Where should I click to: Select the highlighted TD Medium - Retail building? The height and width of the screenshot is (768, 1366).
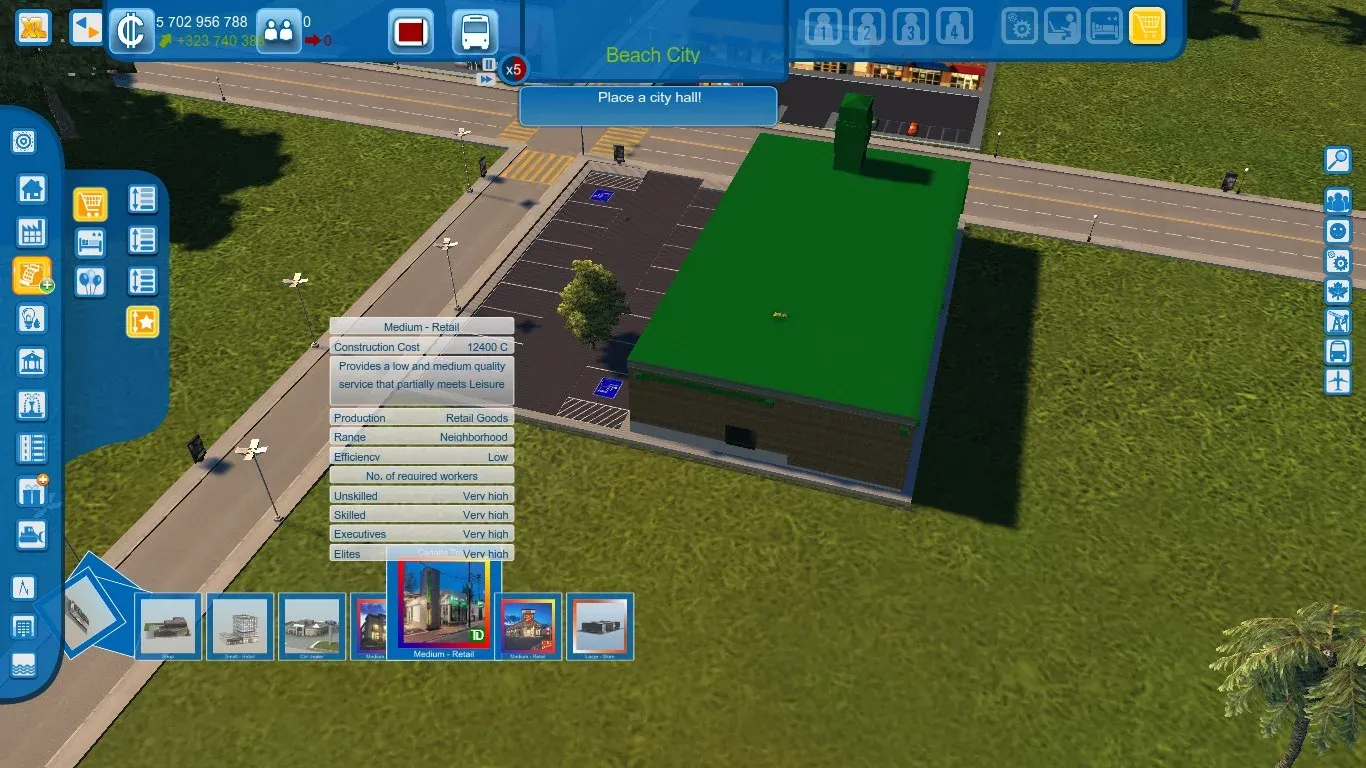pyautogui.click(x=444, y=606)
